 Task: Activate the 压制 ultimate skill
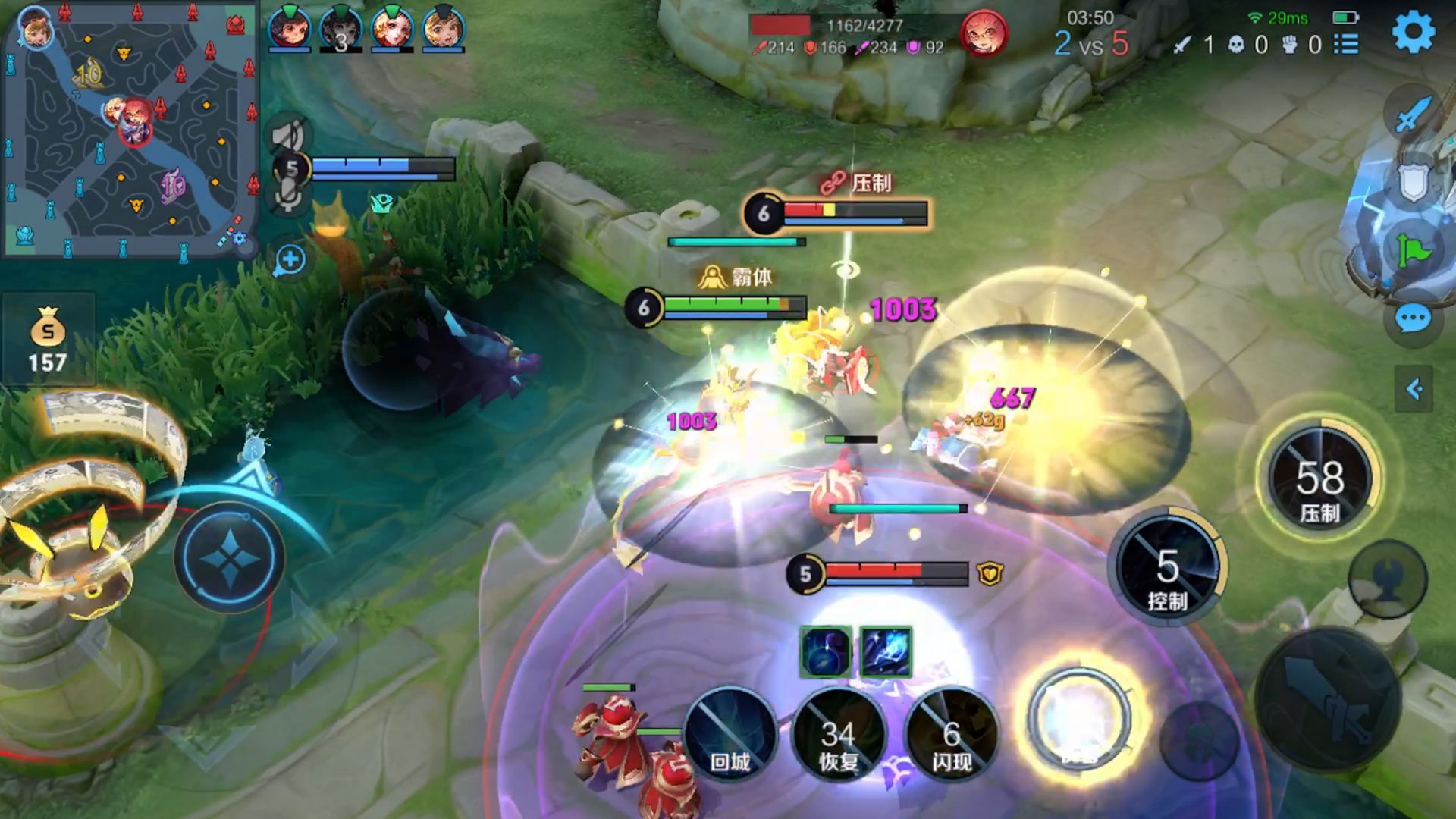[1319, 479]
